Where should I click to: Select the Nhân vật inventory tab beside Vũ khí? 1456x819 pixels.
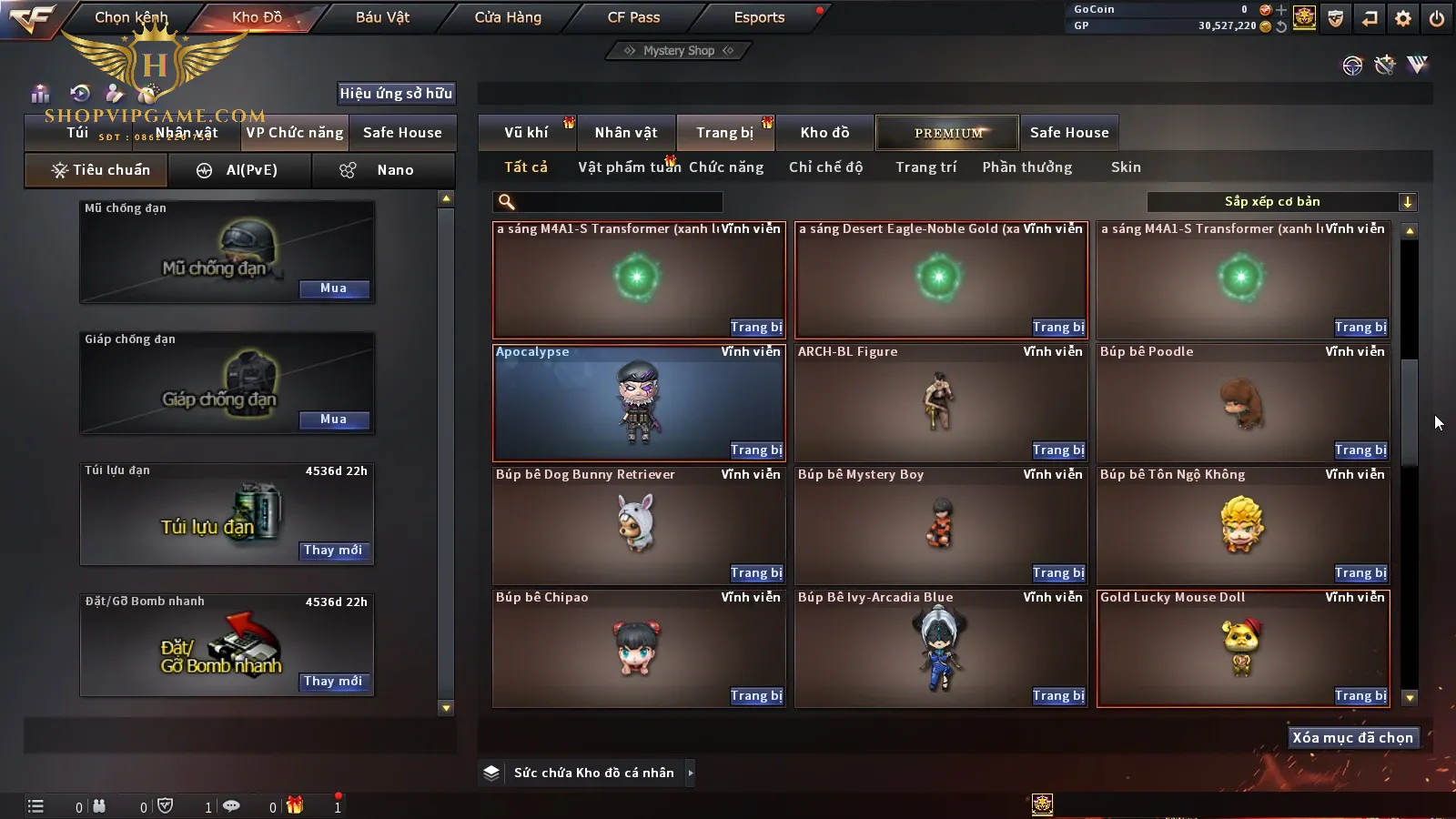coord(626,133)
